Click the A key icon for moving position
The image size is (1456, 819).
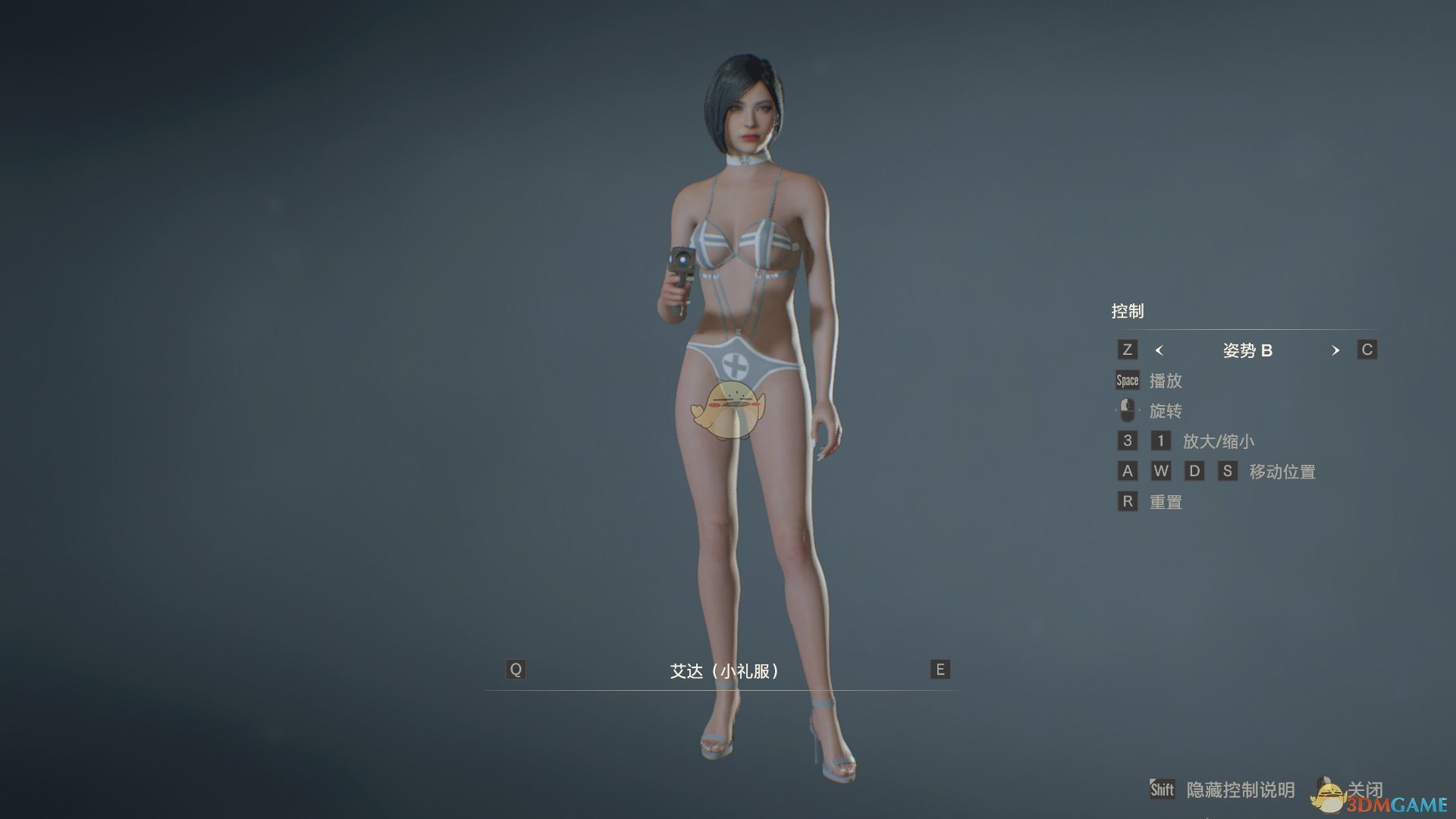click(x=1127, y=471)
